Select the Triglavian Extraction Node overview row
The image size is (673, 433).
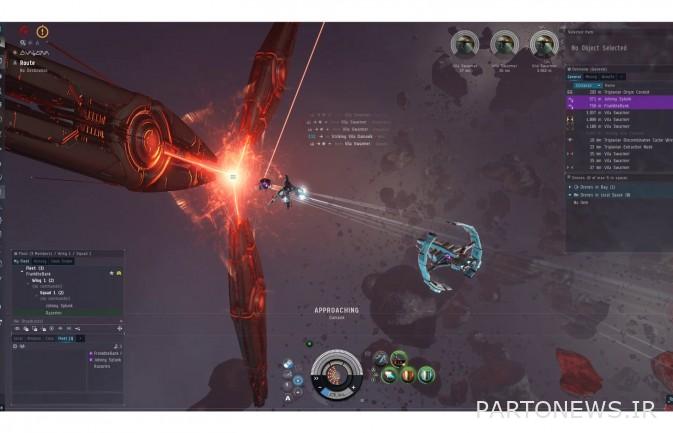[613, 146]
